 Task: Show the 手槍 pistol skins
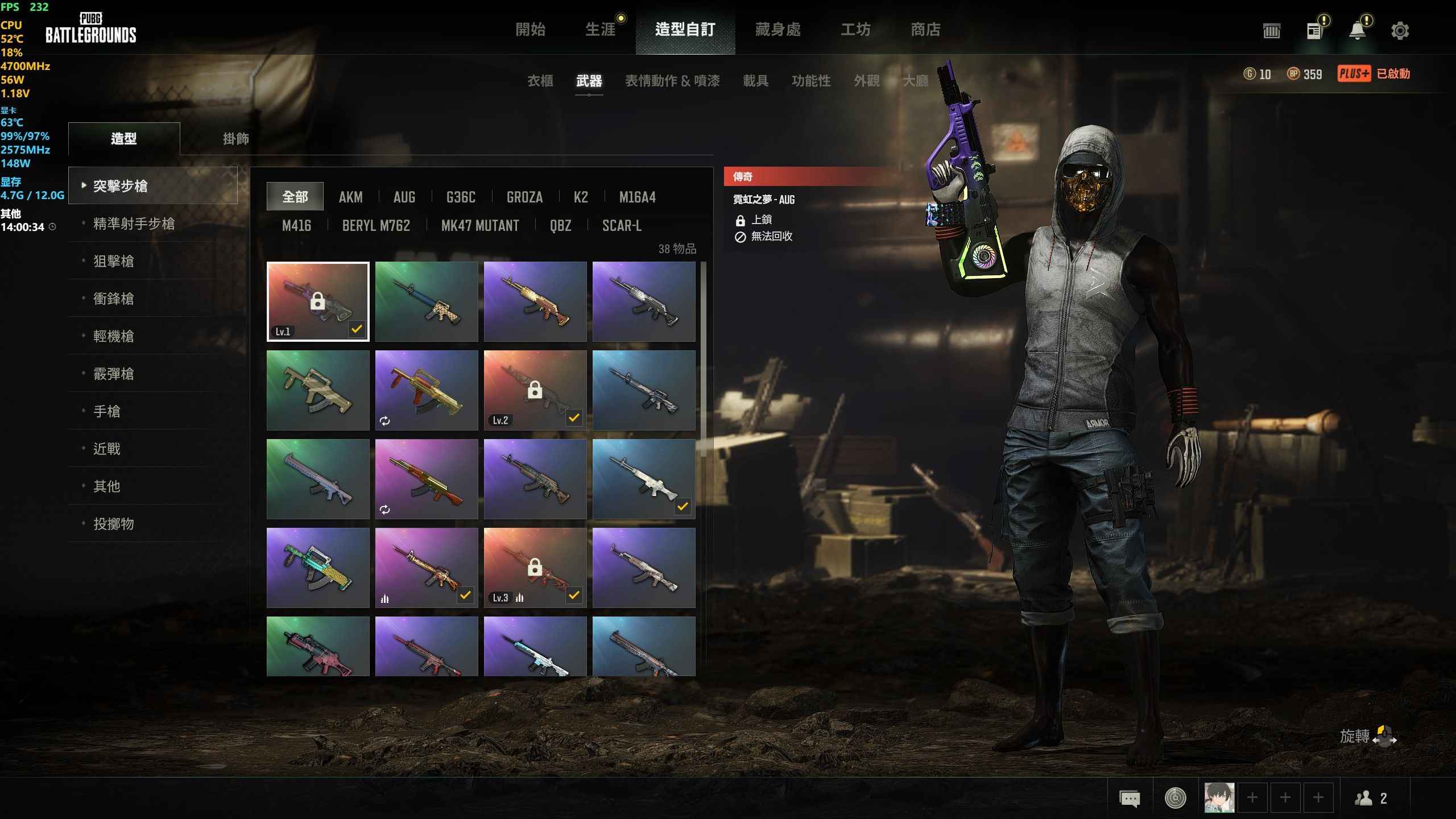click(x=107, y=411)
